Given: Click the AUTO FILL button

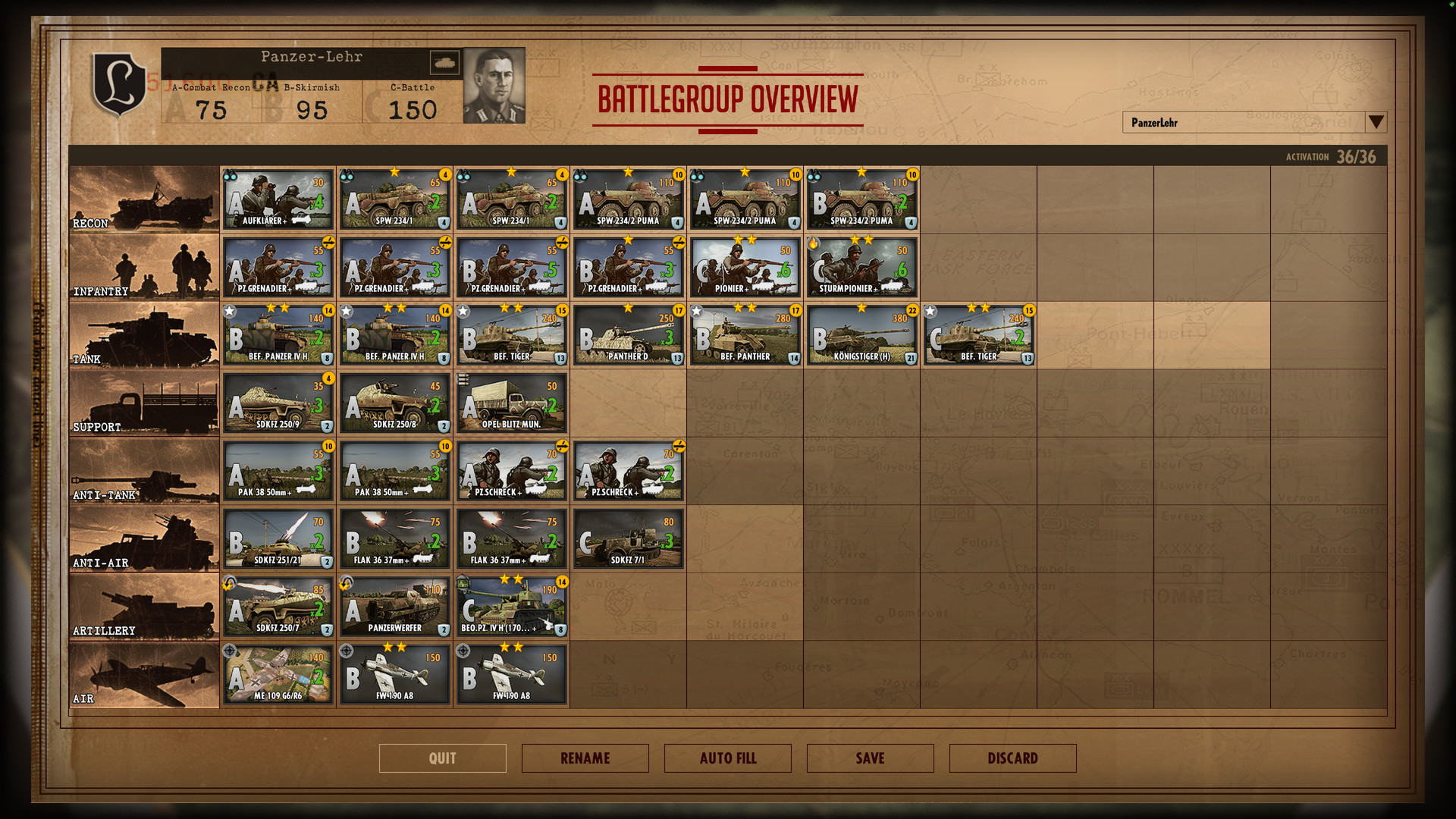Looking at the screenshot, I should click(726, 758).
